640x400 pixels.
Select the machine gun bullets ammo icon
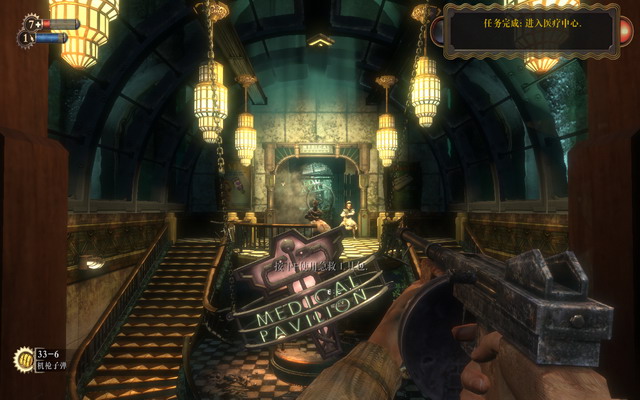coord(22,359)
